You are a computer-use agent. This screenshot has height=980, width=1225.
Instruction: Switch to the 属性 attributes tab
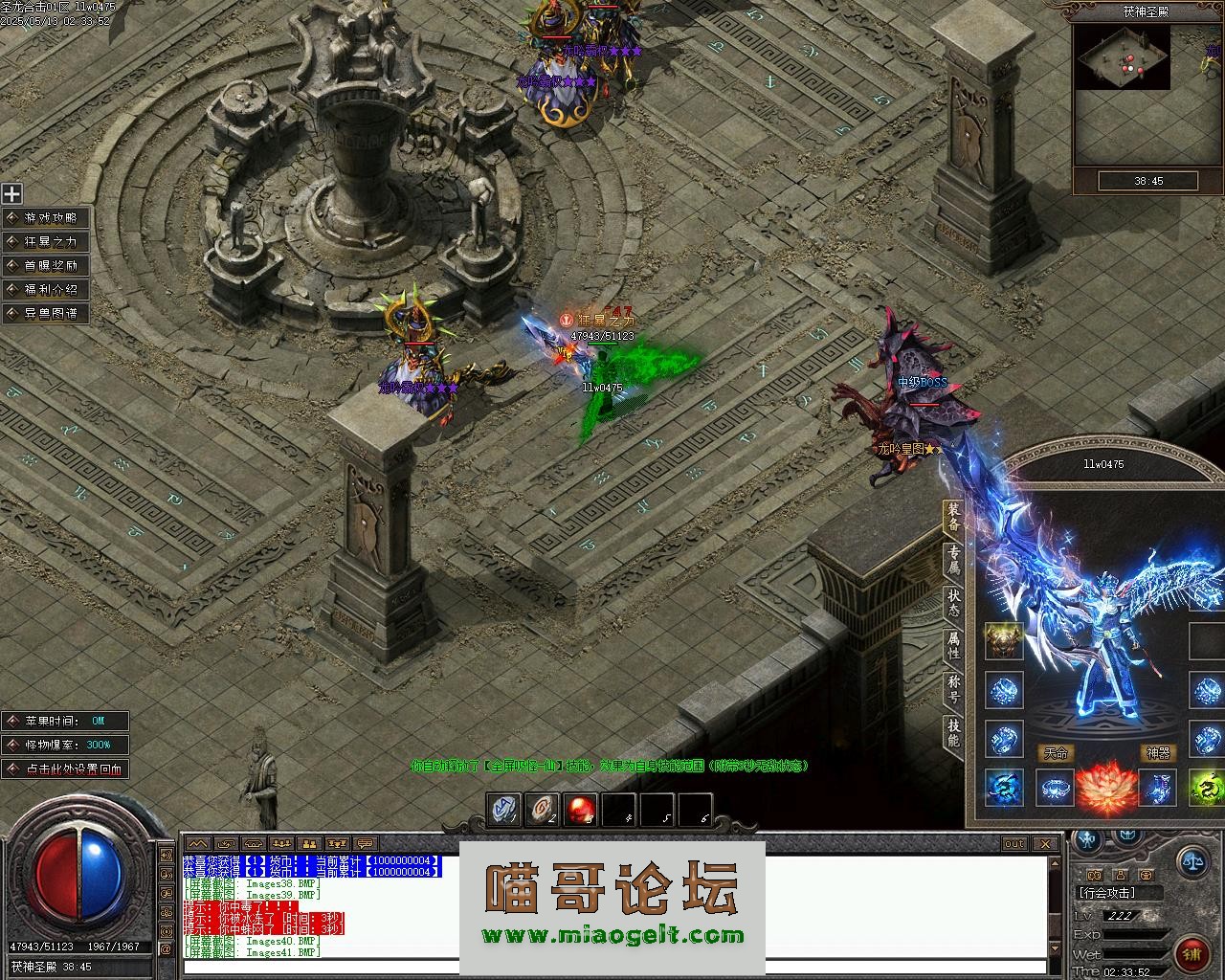tap(953, 645)
